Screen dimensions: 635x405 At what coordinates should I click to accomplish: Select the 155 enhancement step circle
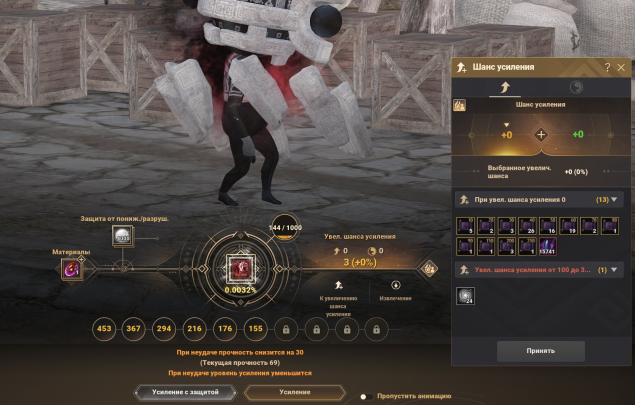[255, 328]
